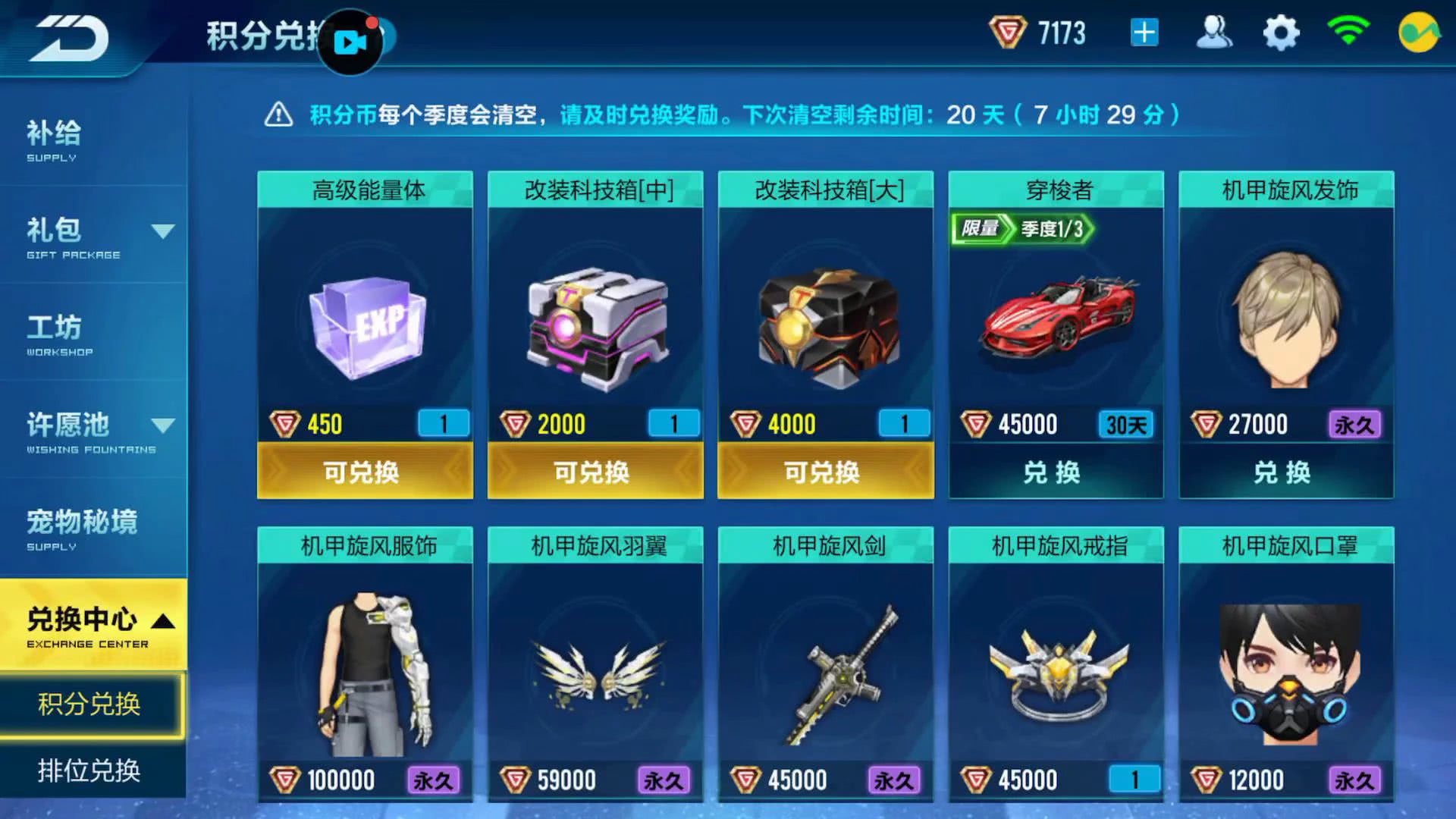Viewport: 1456px width, 819px height.
Task: Click 可兑换 to redeem 高级能量体
Action: [365, 471]
